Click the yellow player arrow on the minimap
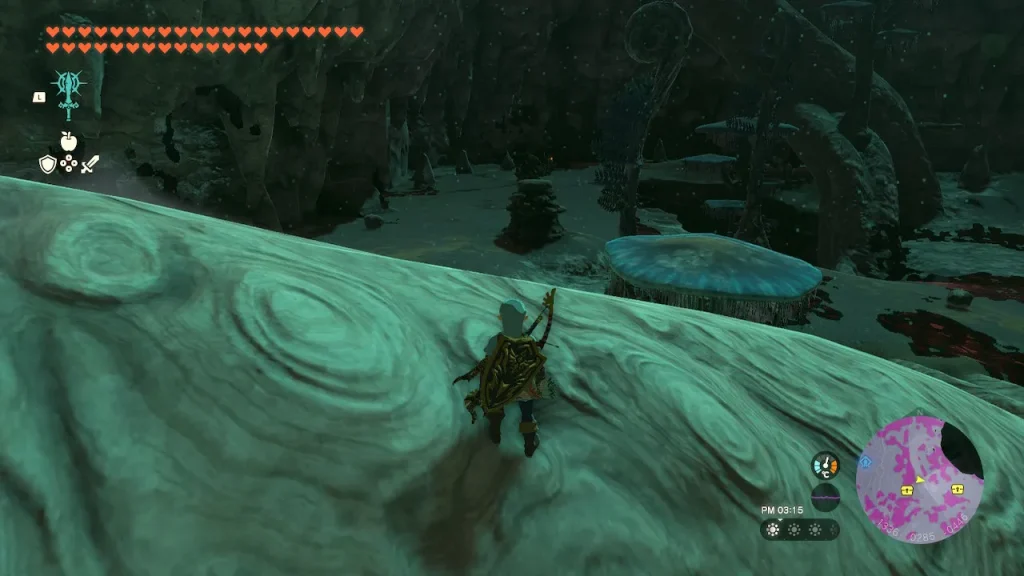 click(x=920, y=478)
